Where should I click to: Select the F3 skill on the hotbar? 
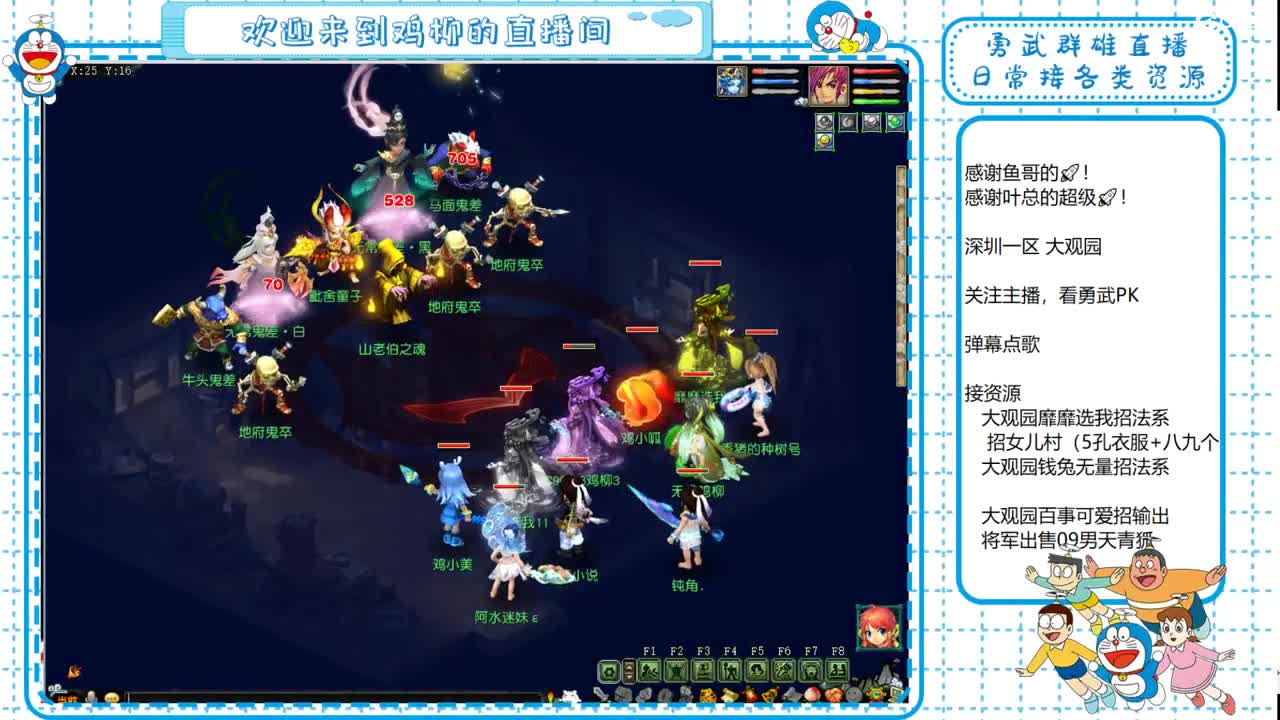(703, 669)
